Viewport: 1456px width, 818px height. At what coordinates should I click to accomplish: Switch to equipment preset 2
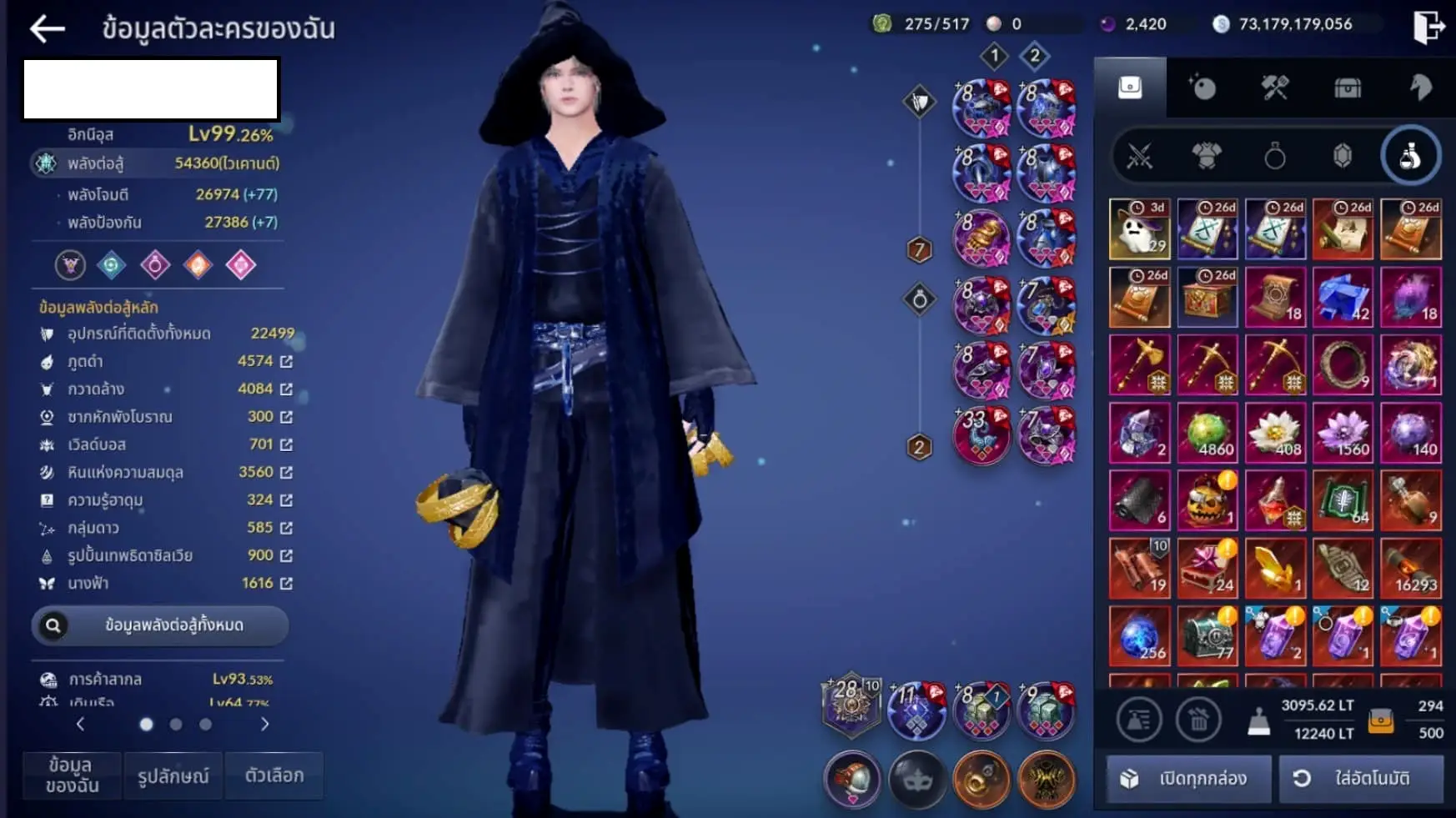click(x=1035, y=57)
